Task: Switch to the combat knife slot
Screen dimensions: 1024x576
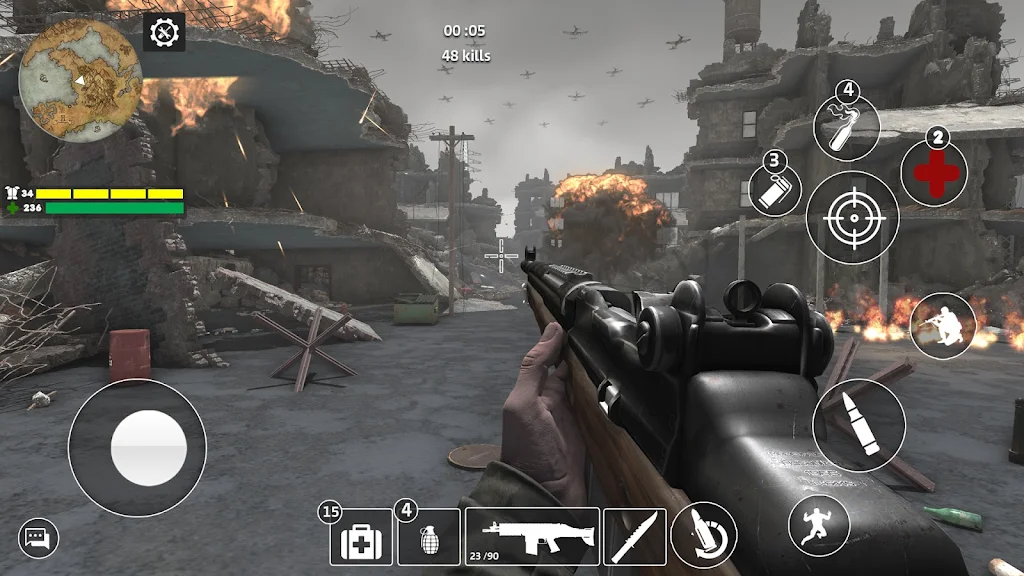Action: coord(634,537)
